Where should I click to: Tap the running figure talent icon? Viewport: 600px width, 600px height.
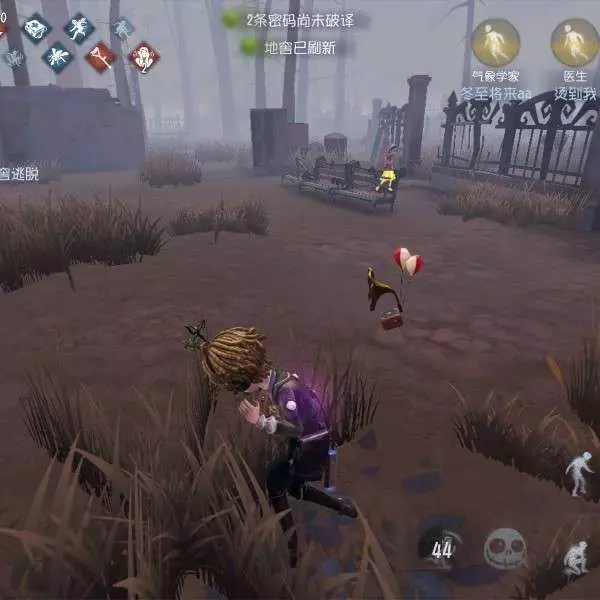(x=79, y=27)
